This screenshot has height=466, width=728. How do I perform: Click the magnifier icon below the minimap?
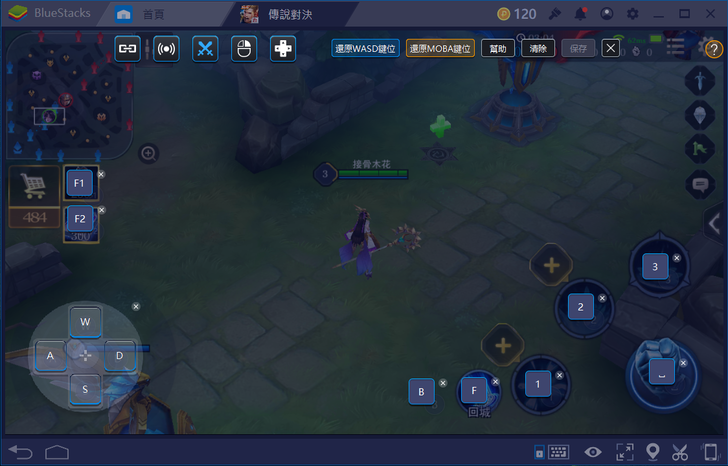pyautogui.click(x=148, y=153)
